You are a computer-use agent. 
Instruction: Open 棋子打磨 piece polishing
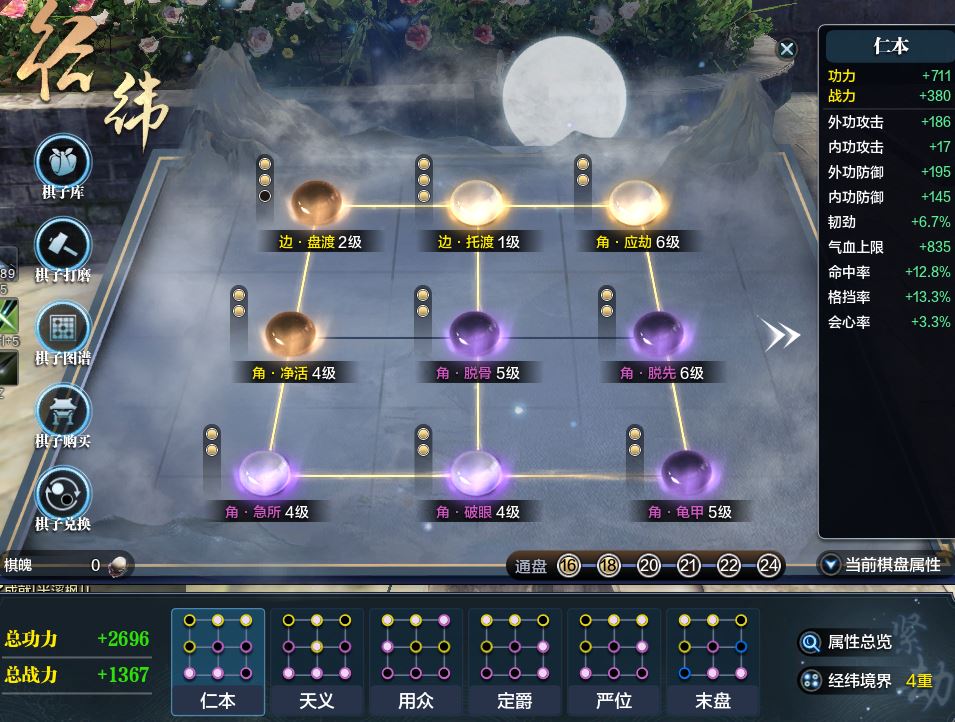point(63,246)
